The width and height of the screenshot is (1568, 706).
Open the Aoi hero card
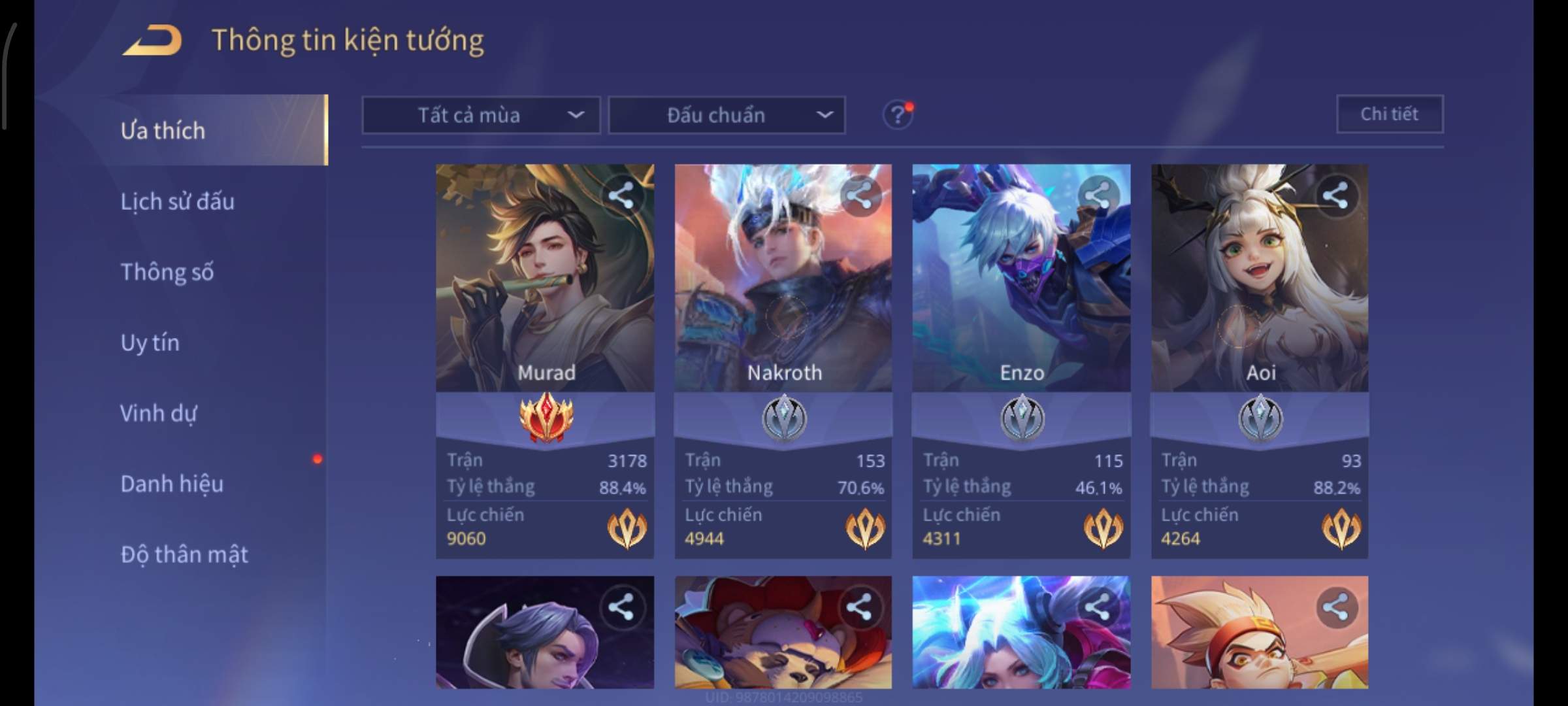(1259, 294)
